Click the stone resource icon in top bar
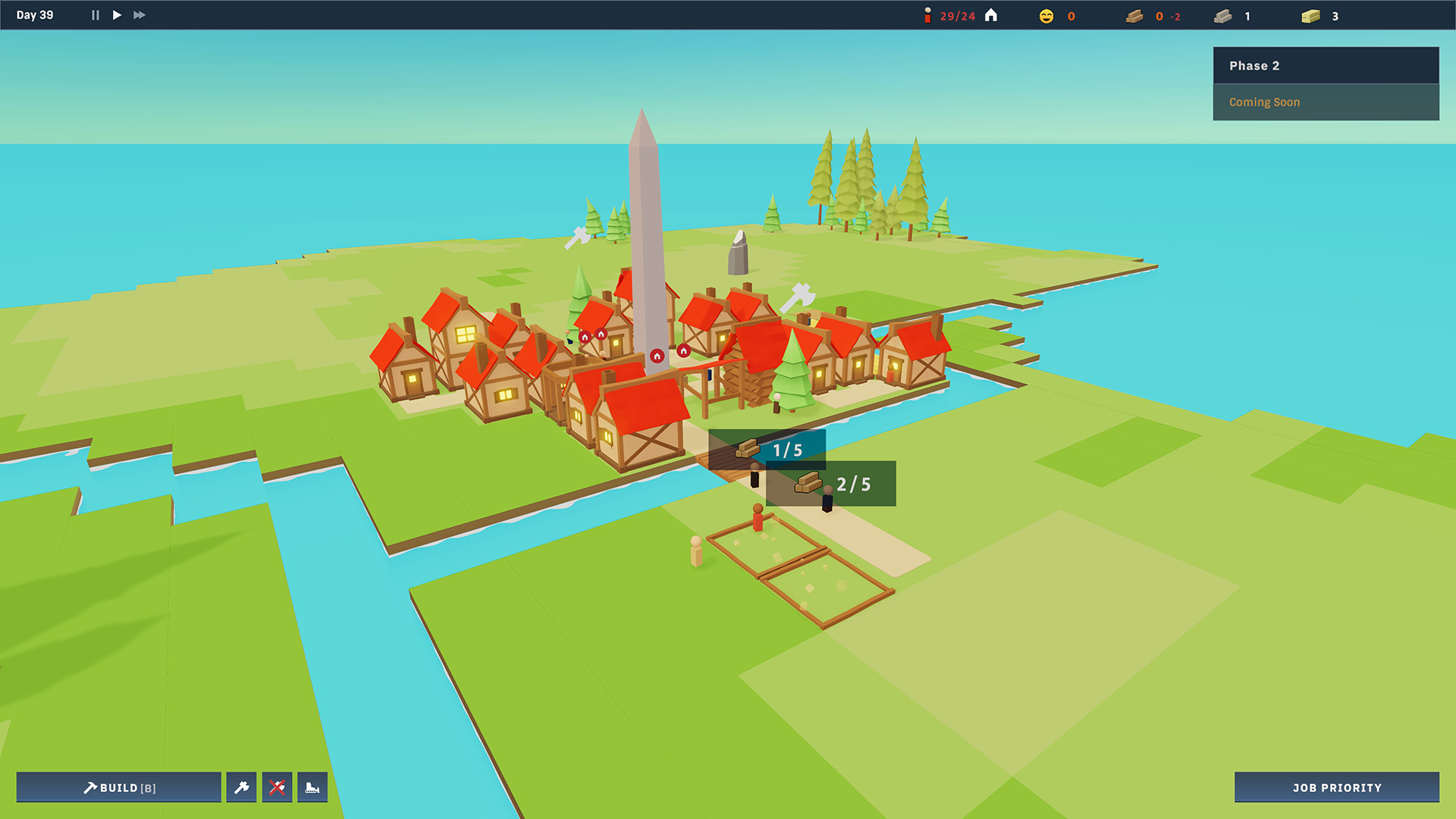 click(1224, 15)
